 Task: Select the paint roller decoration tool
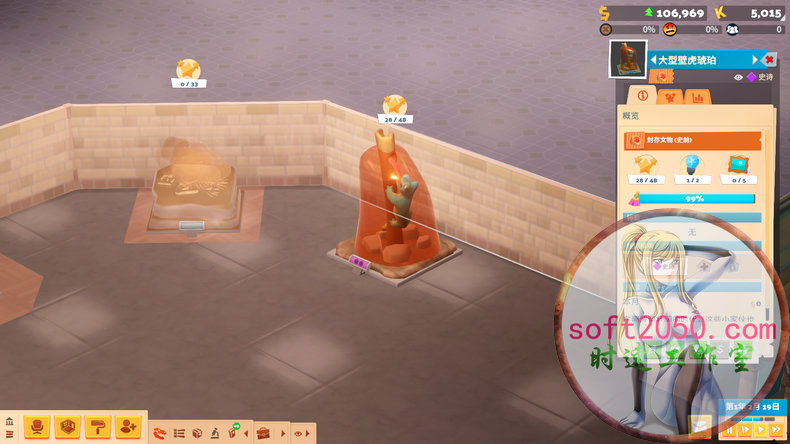tap(97, 428)
